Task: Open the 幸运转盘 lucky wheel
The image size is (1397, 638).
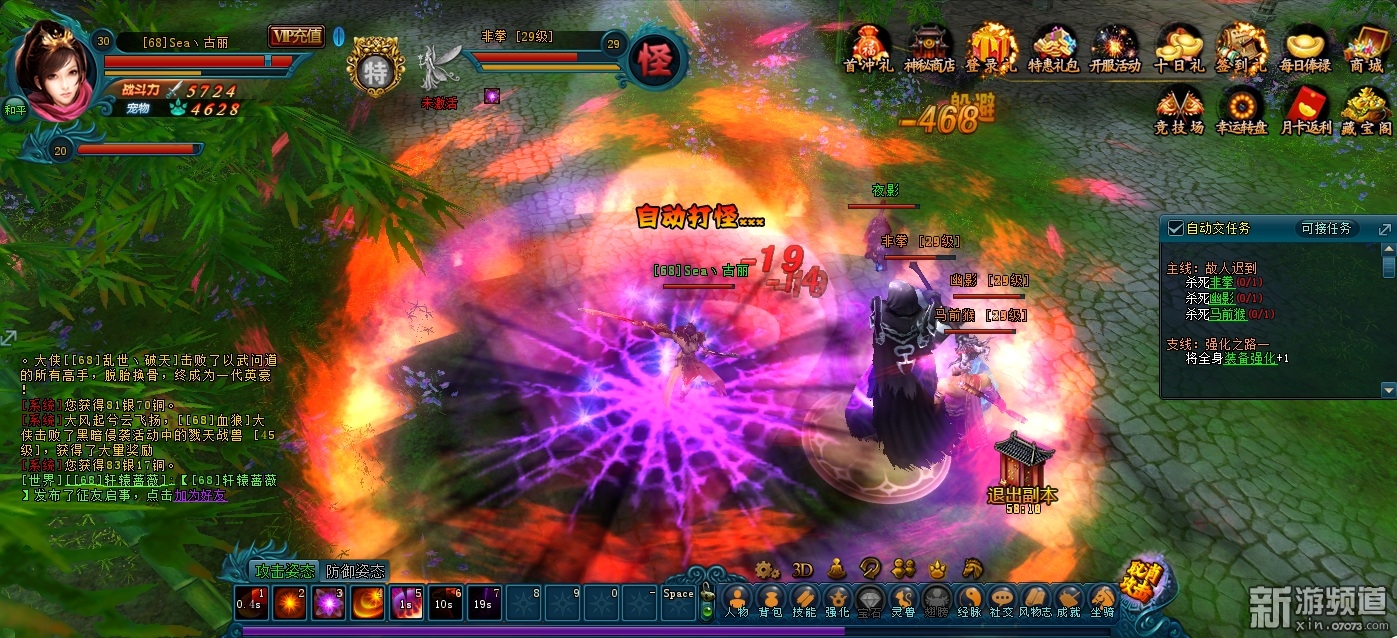Action: [x=1242, y=109]
